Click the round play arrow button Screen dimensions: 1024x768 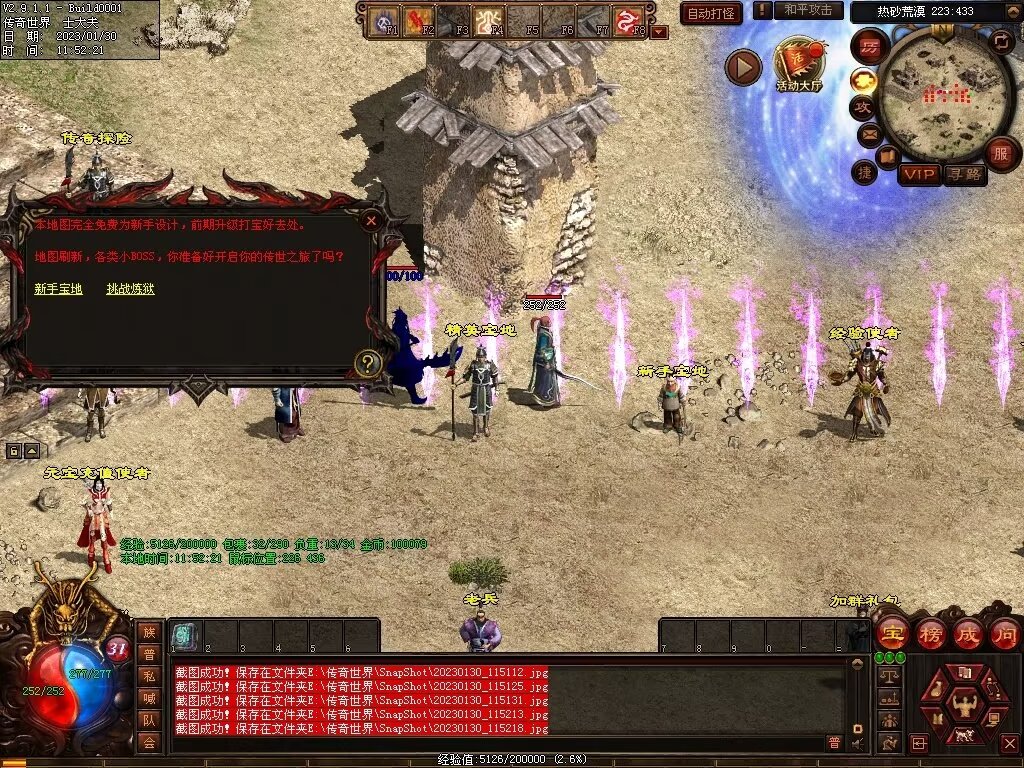pyautogui.click(x=743, y=67)
